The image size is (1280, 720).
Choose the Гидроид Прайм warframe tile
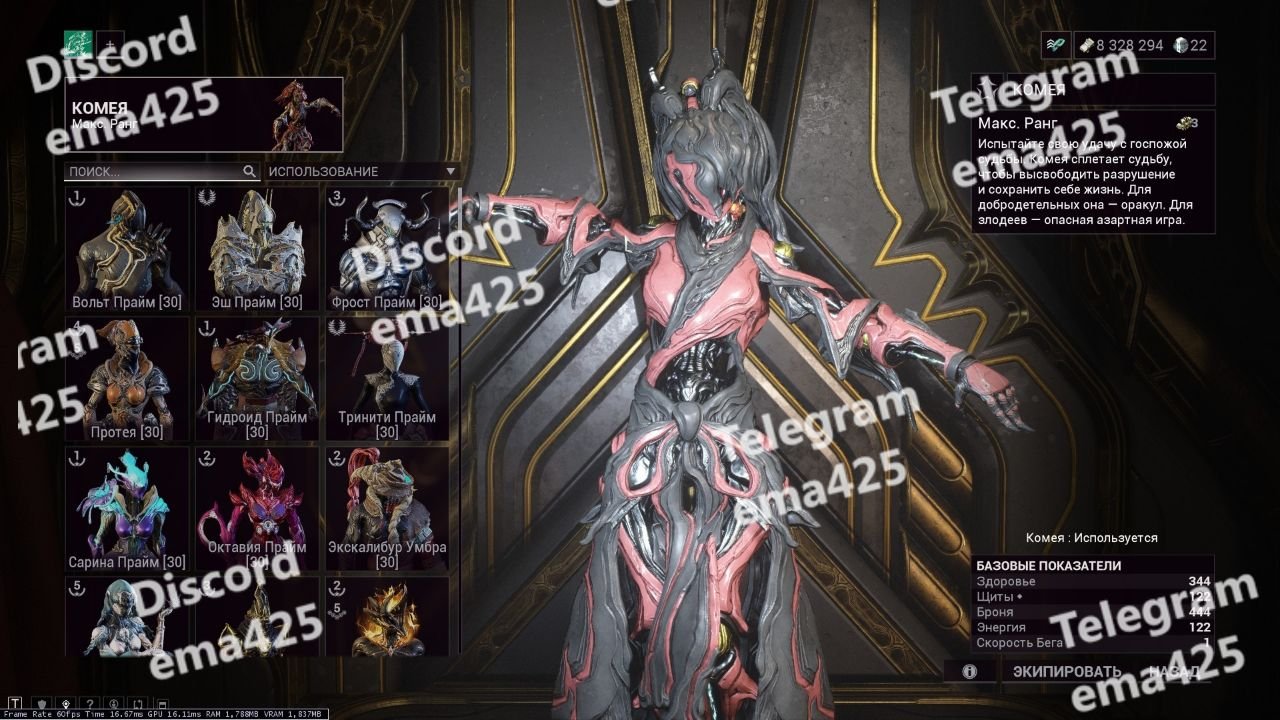pyautogui.click(x=257, y=378)
